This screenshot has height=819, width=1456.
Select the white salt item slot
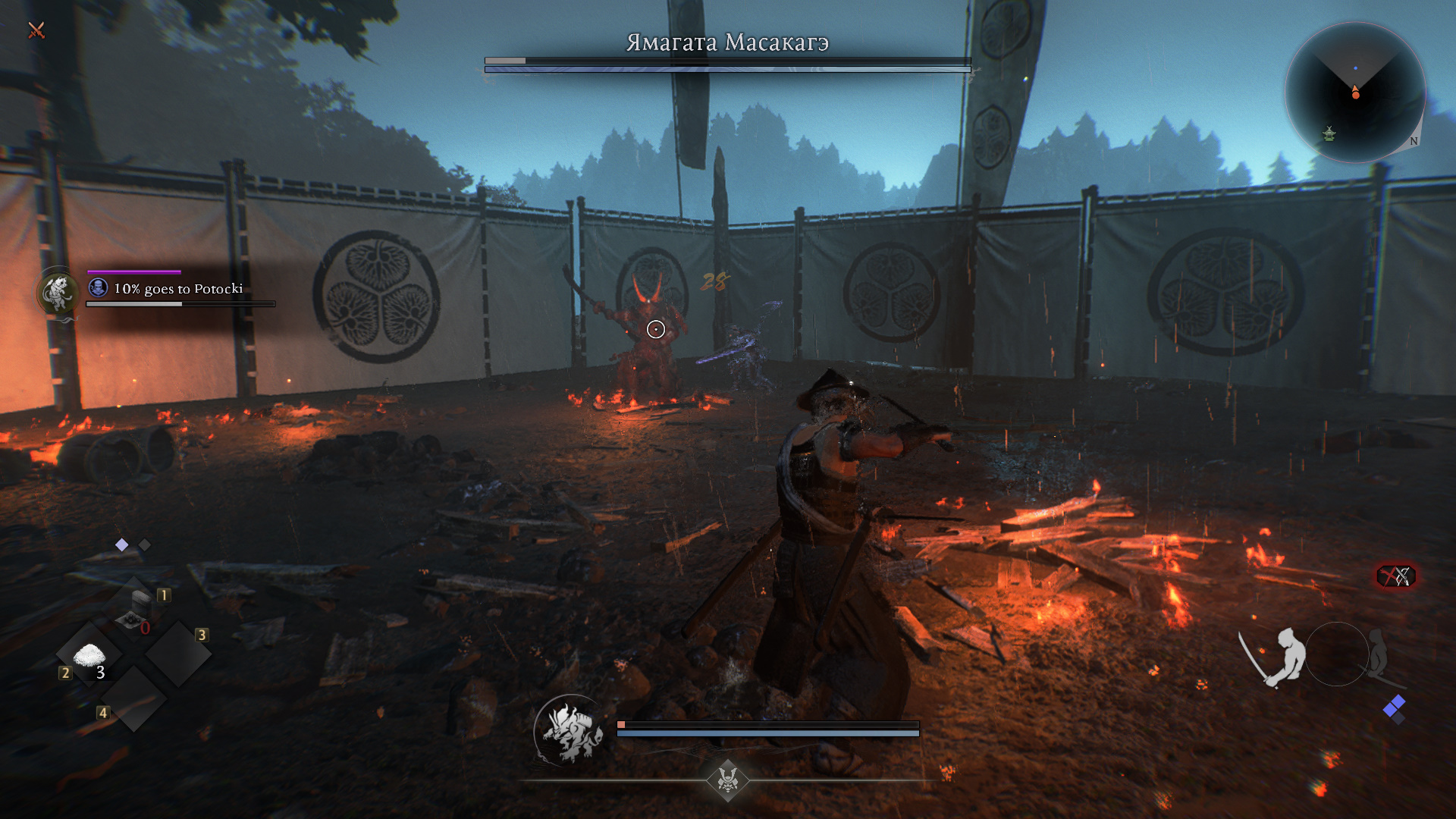click(x=89, y=655)
